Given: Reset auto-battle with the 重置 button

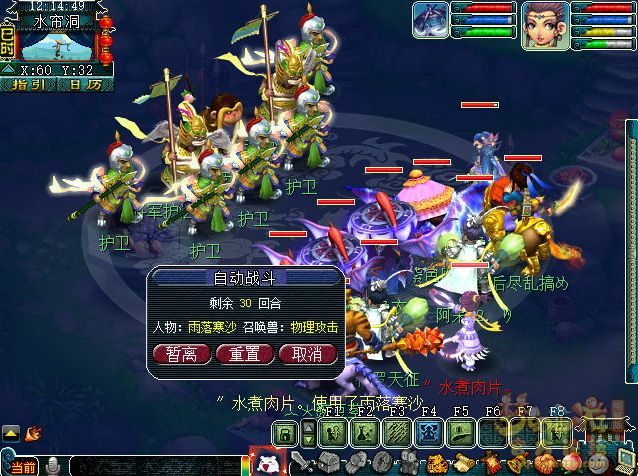Looking at the screenshot, I should tap(244, 353).
